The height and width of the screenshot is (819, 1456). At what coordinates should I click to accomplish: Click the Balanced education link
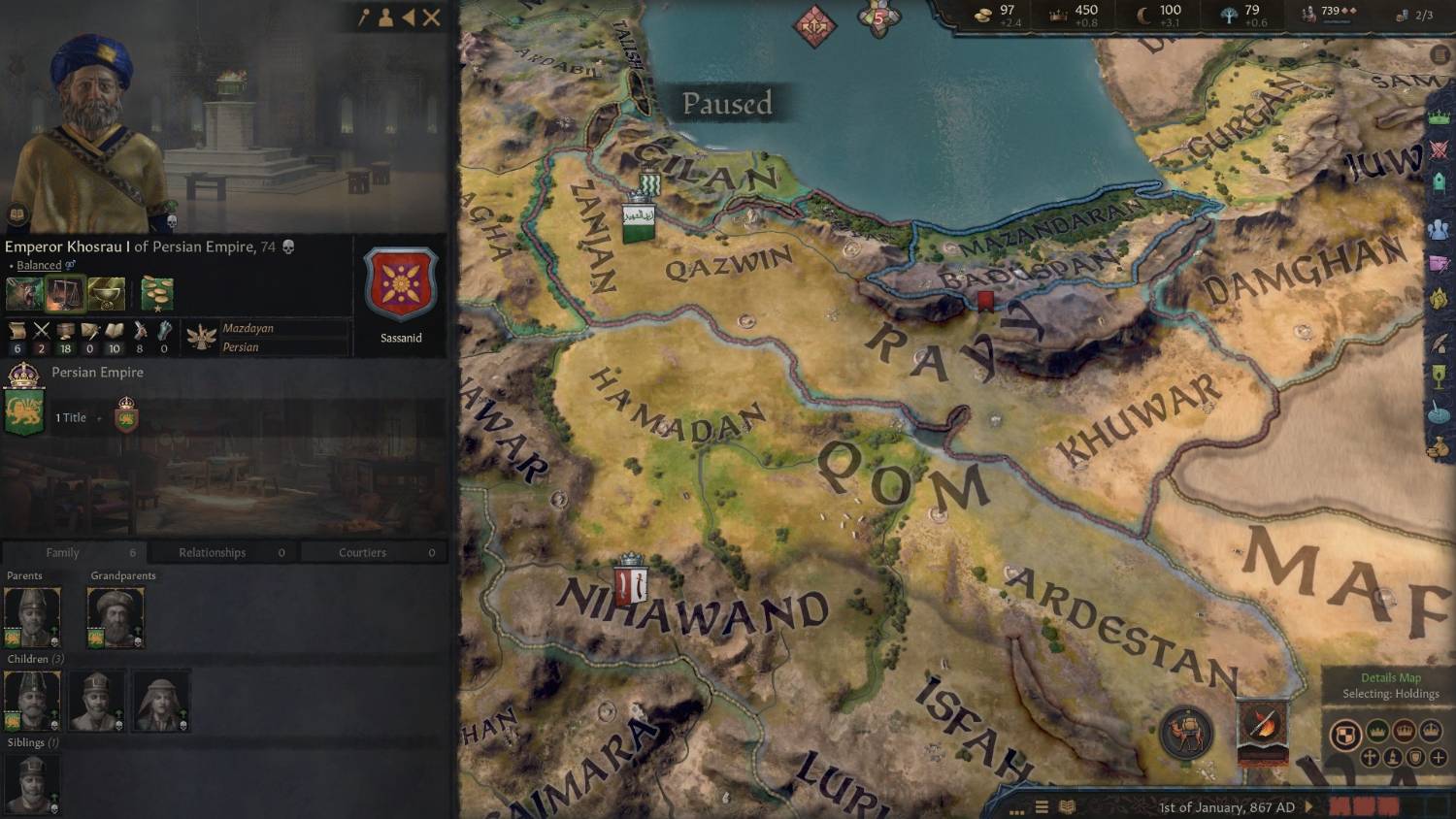tap(39, 265)
